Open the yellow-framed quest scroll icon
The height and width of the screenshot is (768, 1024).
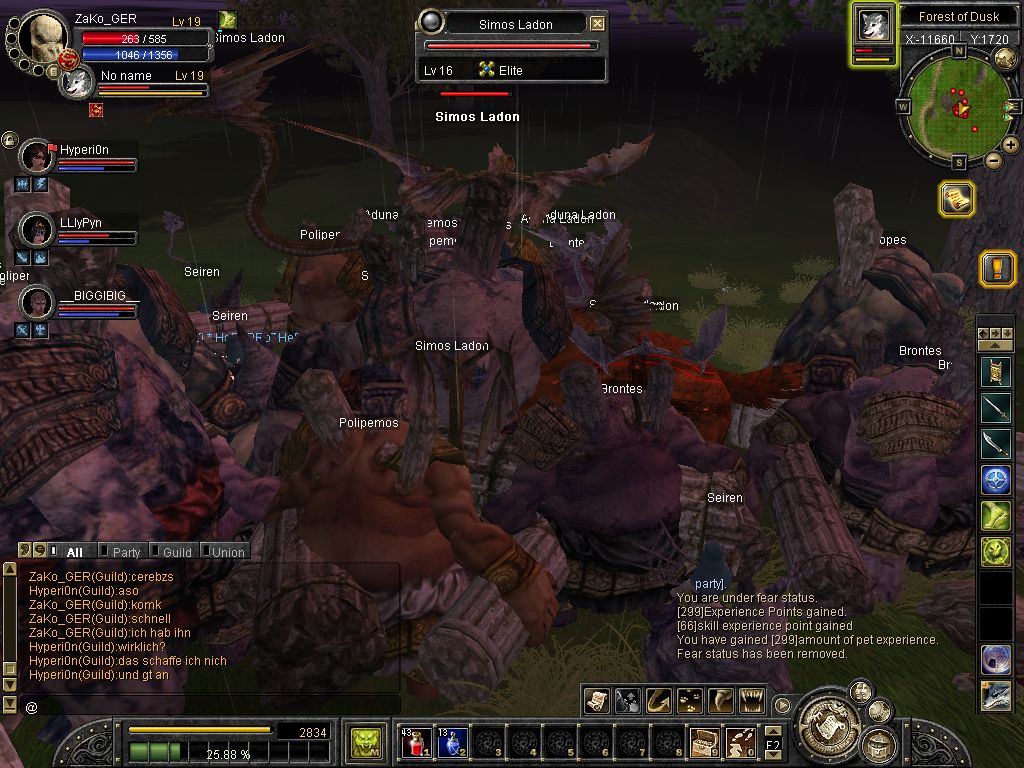coord(956,199)
